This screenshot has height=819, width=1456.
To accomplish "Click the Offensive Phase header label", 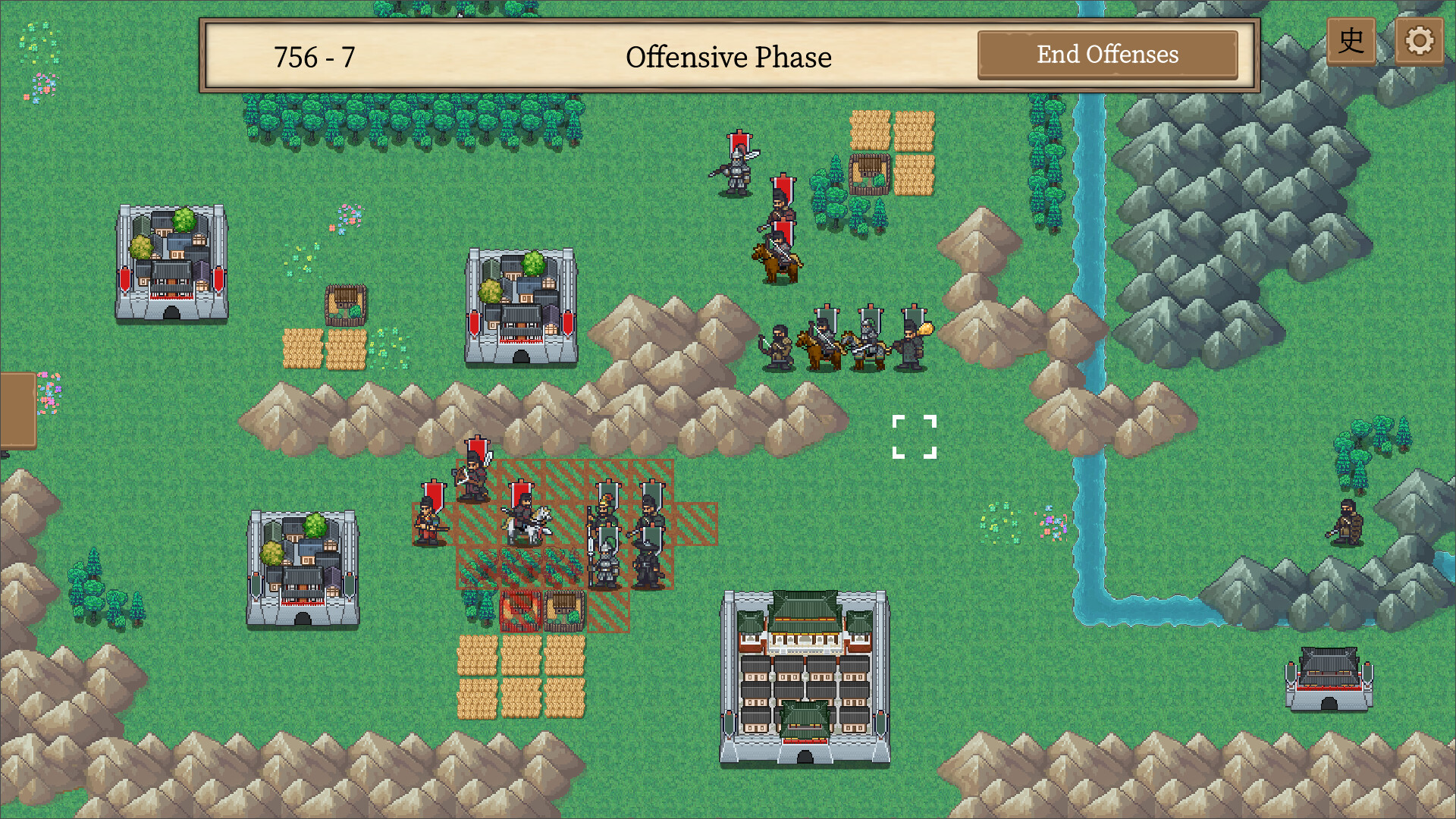I will [728, 57].
